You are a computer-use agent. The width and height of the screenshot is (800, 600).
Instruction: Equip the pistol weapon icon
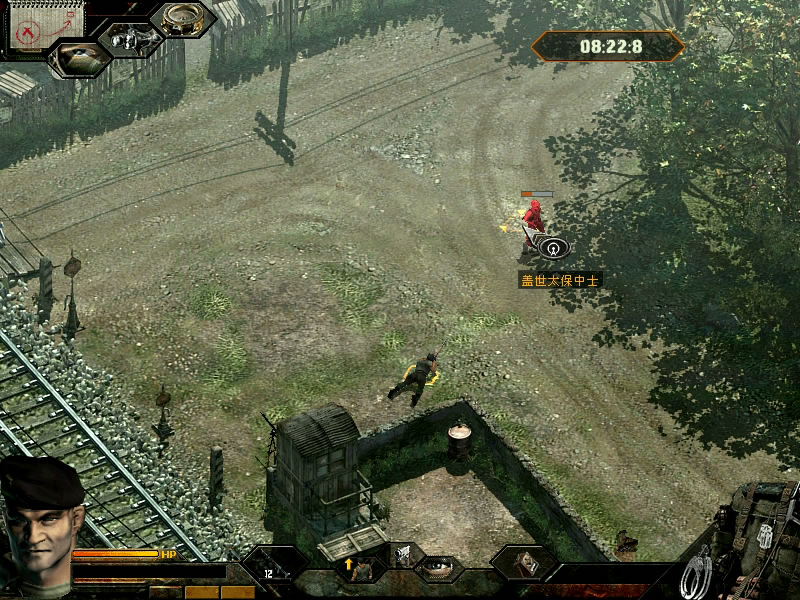pyautogui.click(x=404, y=555)
